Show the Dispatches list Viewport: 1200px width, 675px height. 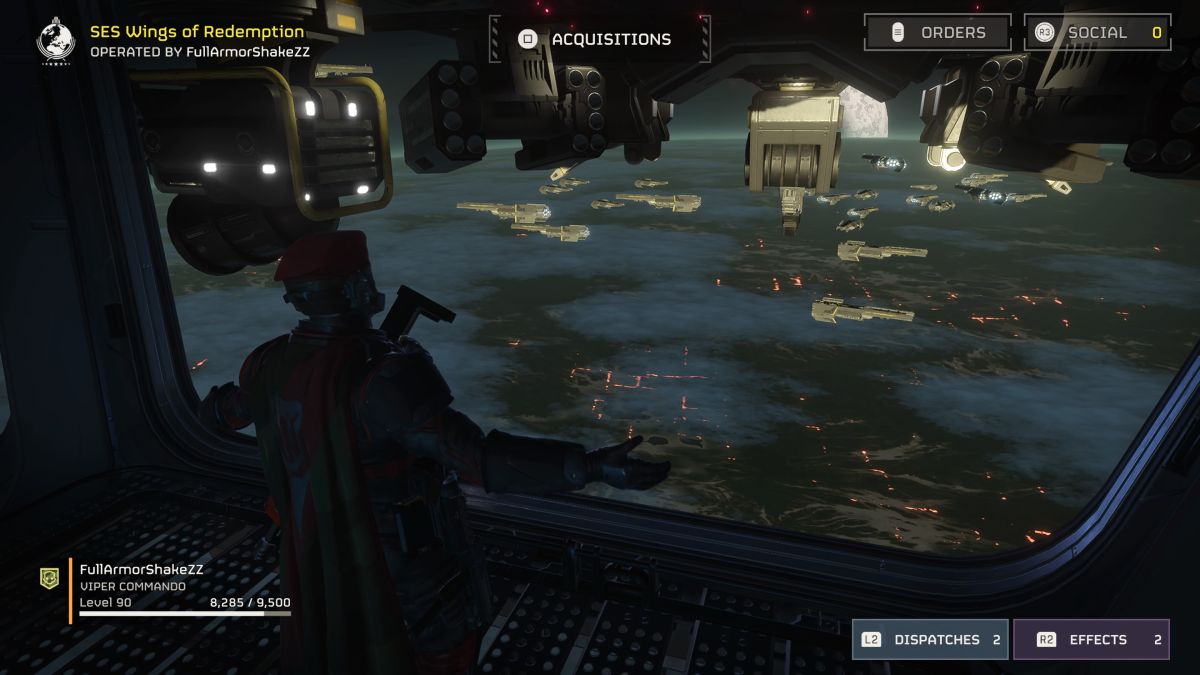[x=930, y=640]
